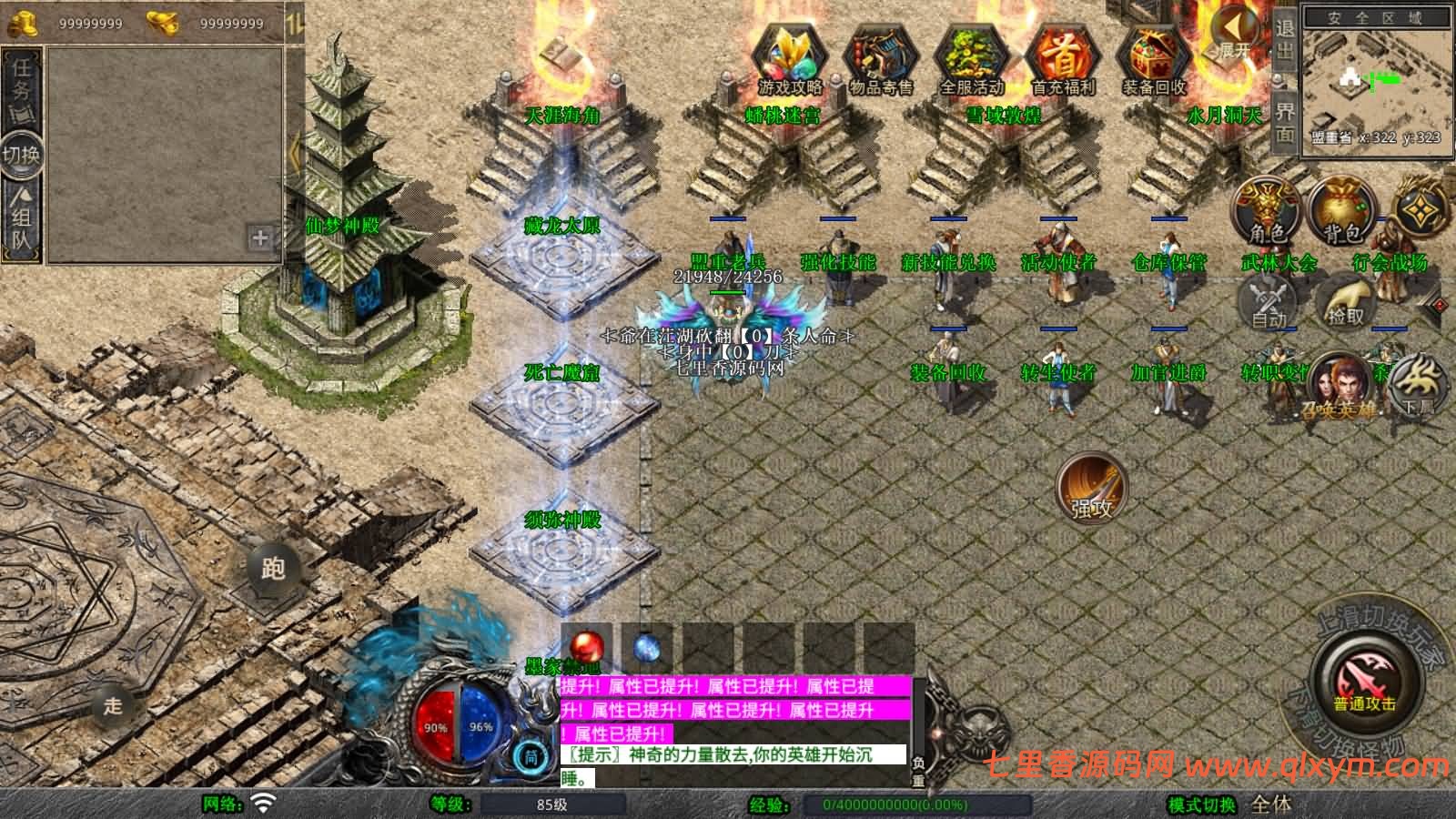
Task: Open the 首充福利 first-recharge bonus
Action: [1063, 56]
